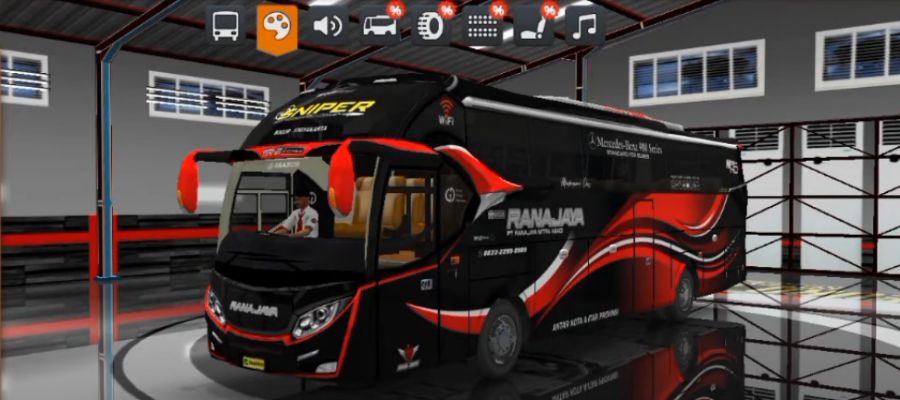This screenshot has width=900, height=400.
Task: Choose the dotted grid lights tab
Action: click(x=483, y=25)
